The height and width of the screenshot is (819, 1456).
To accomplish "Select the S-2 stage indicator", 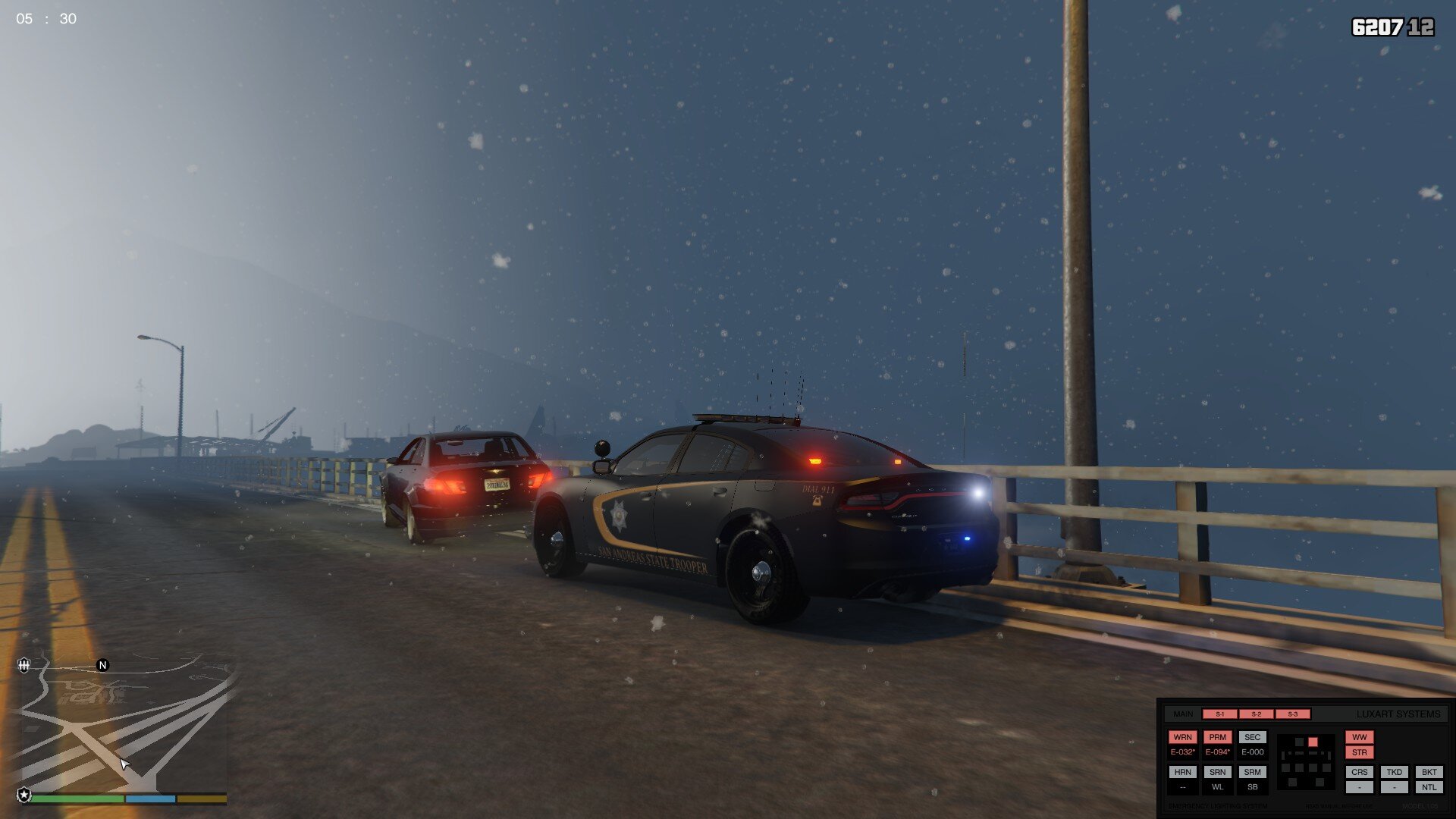I will (x=1256, y=714).
